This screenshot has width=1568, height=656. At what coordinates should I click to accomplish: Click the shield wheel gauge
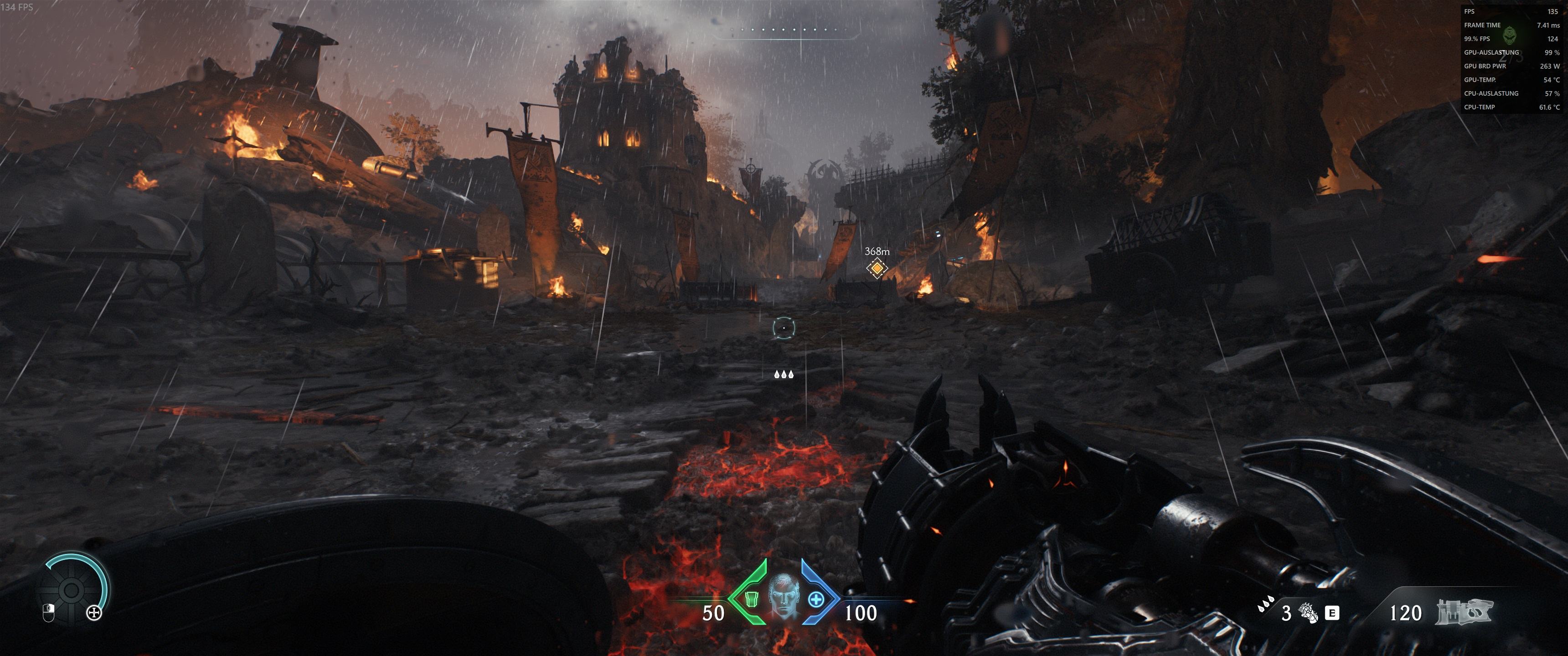click(71, 589)
